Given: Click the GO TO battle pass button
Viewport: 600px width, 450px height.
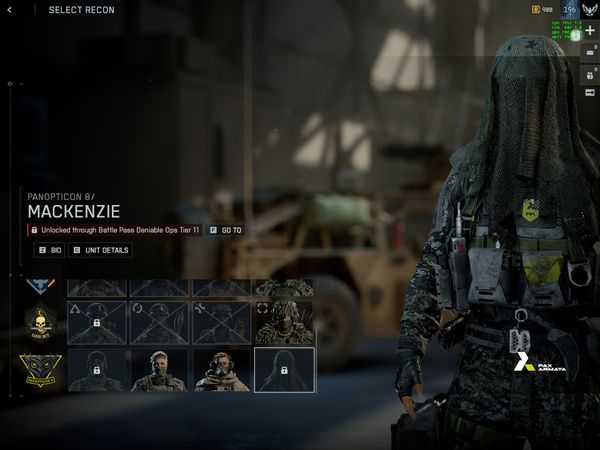Looking at the screenshot, I should [226, 230].
